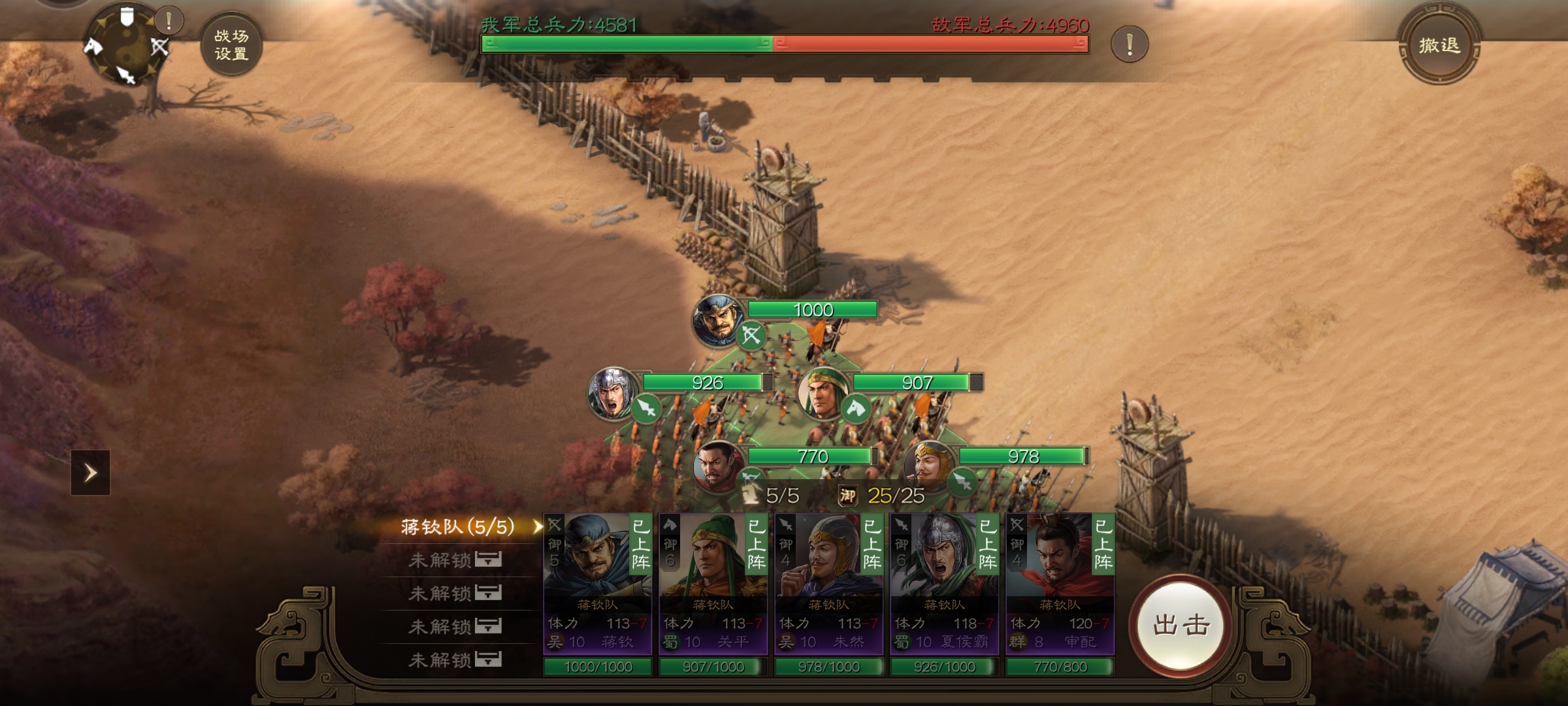Tap the 撤退 retreat button
The height and width of the screenshot is (706, 1568).
click(x=1439, y=45)
